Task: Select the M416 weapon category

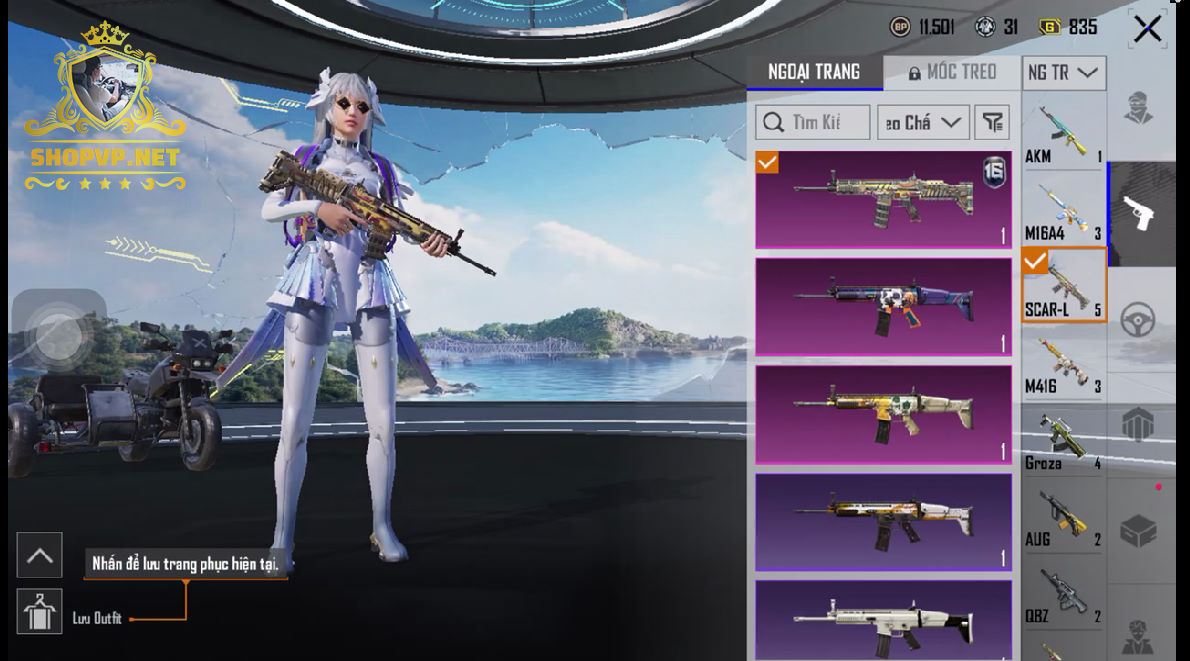Action: click(x=1063, y=363)
